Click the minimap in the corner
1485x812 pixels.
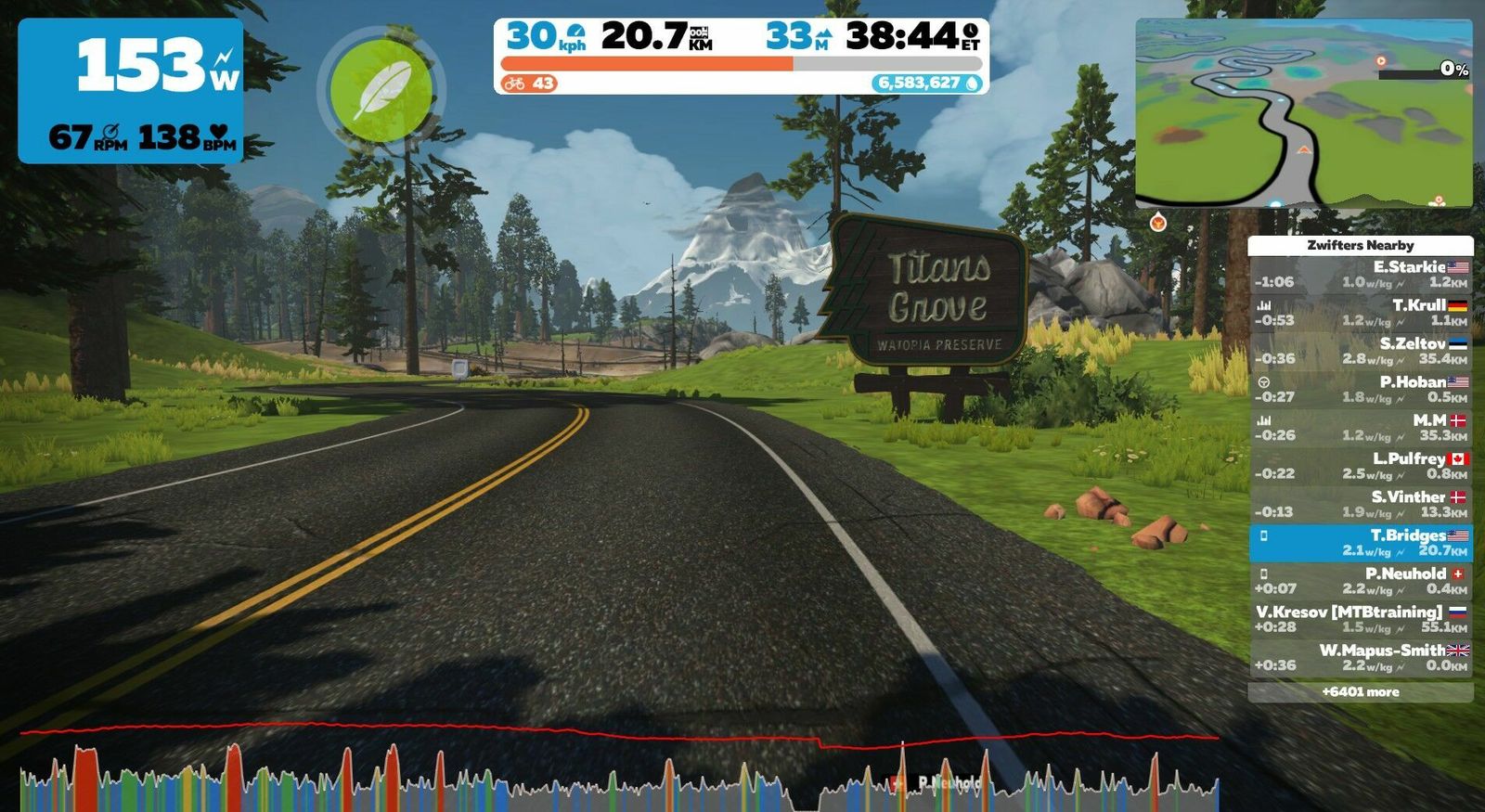(x=1303, y=113)
